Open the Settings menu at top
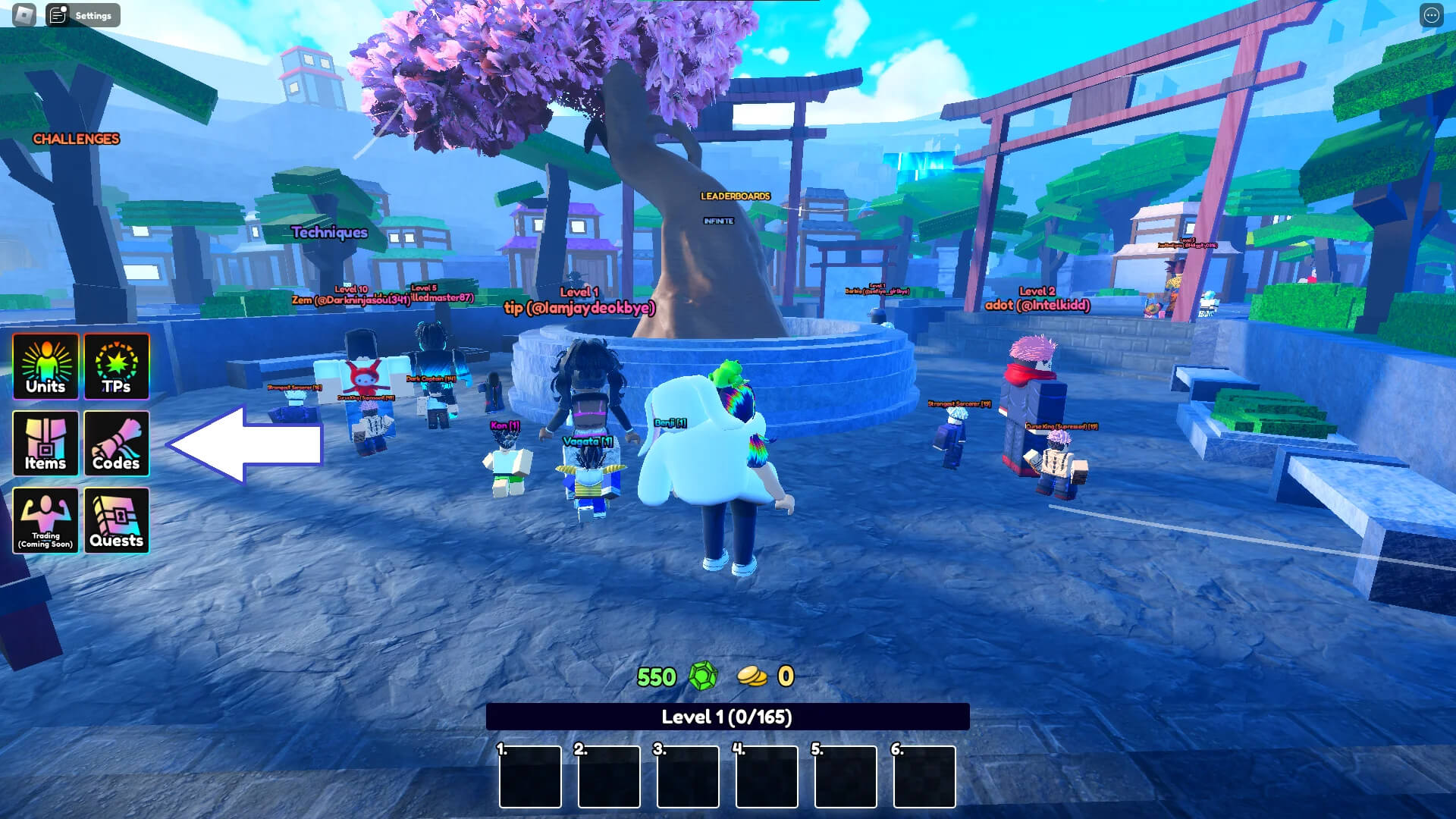Image resolution: width=1456 pixels, height=819 pixels. (x=83, y=15)
